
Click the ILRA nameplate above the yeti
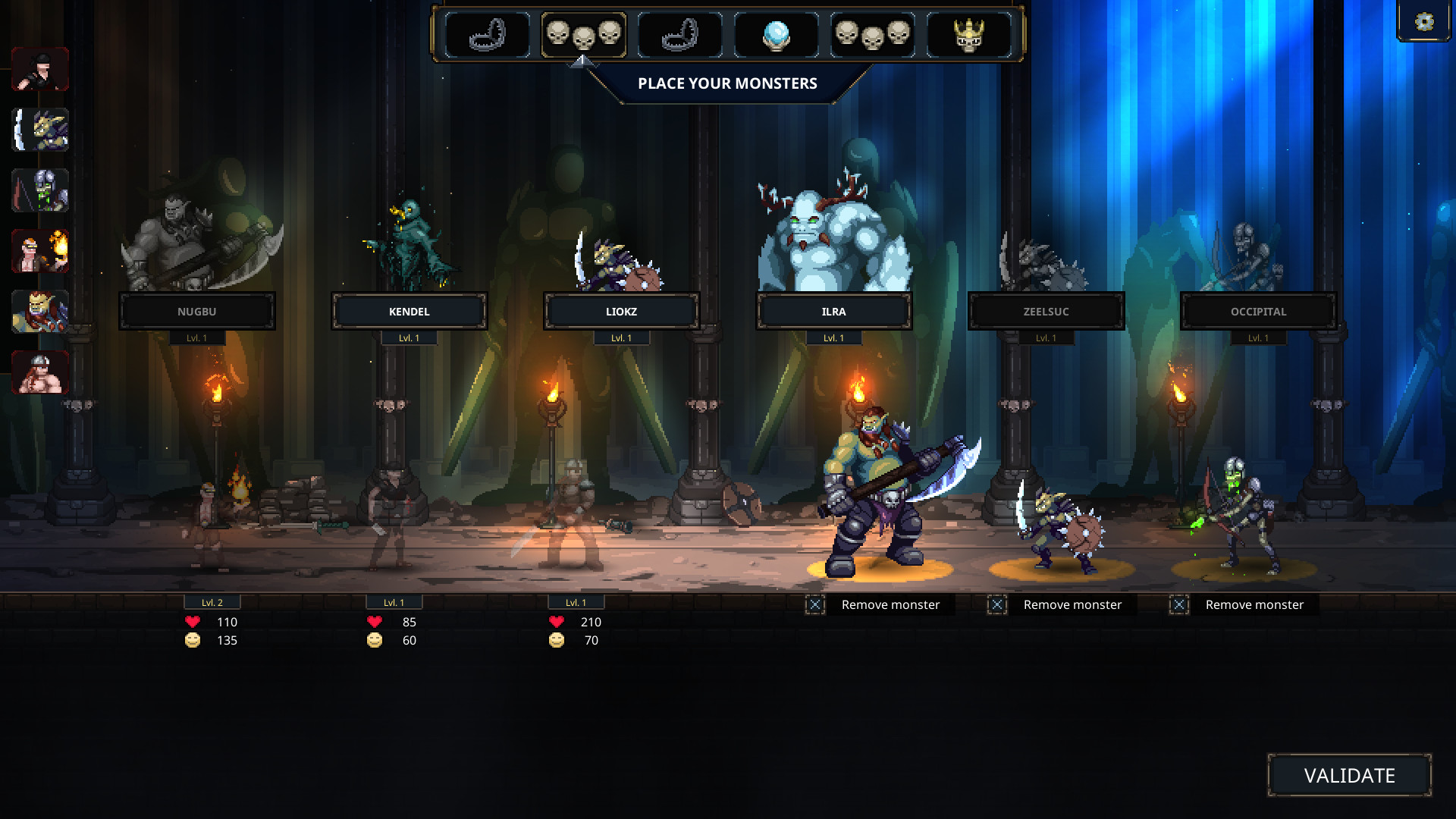(834, 311)
